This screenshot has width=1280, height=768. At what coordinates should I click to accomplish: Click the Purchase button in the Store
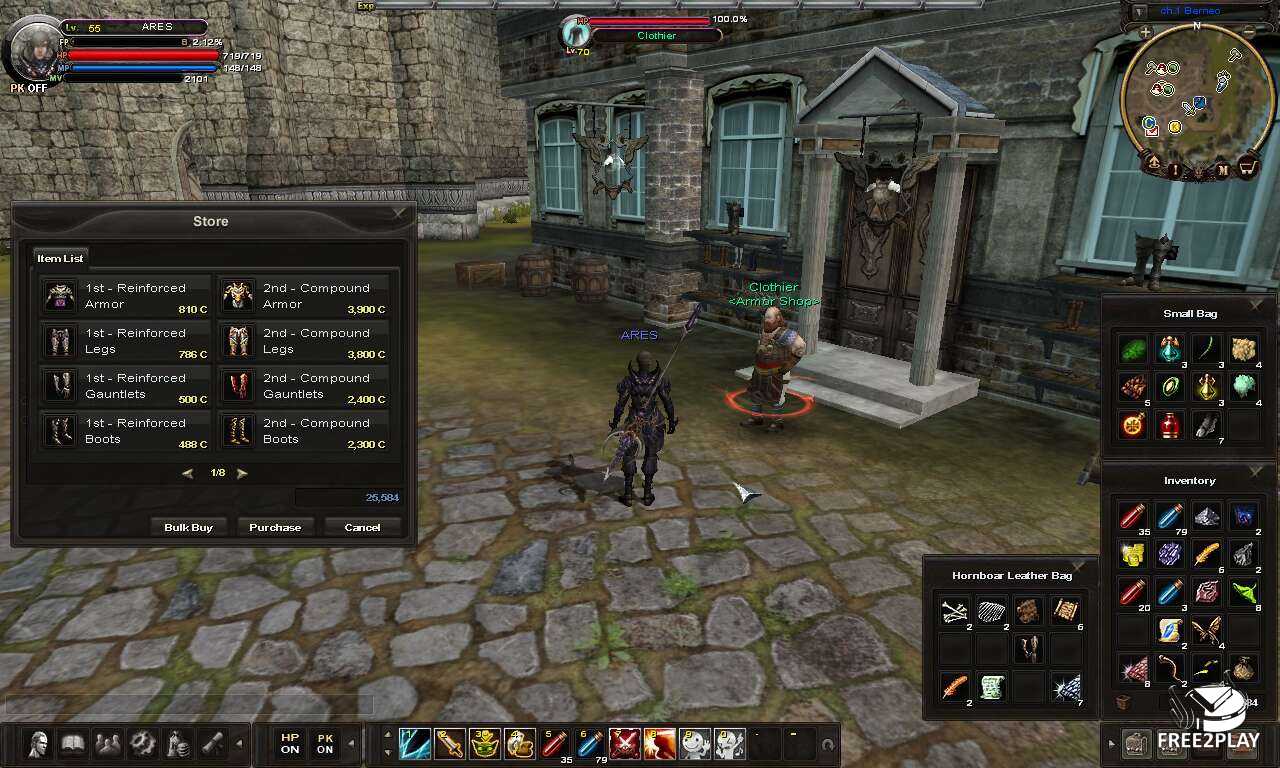coord(275,527)
